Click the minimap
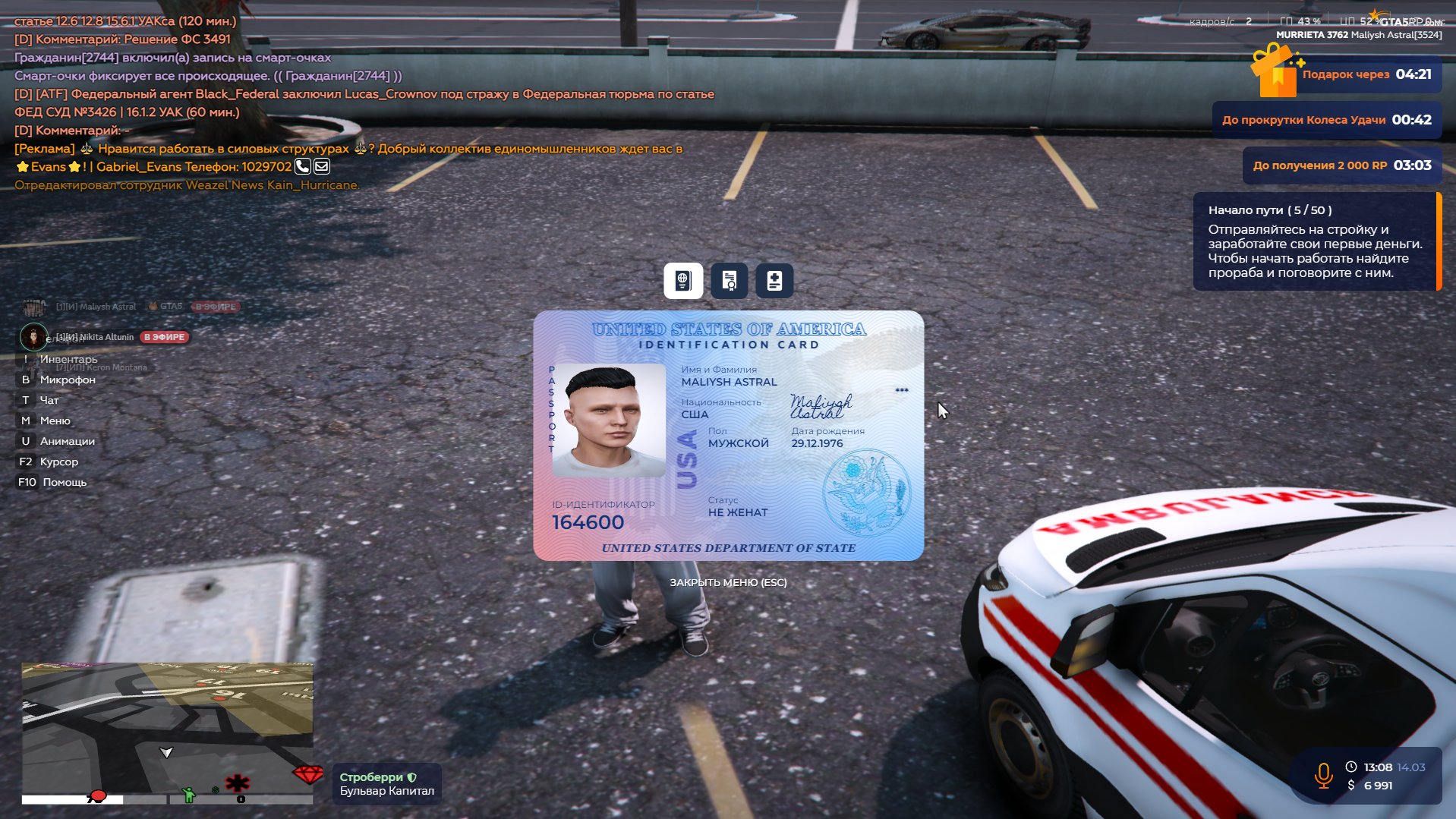 (x=167, y=729)
